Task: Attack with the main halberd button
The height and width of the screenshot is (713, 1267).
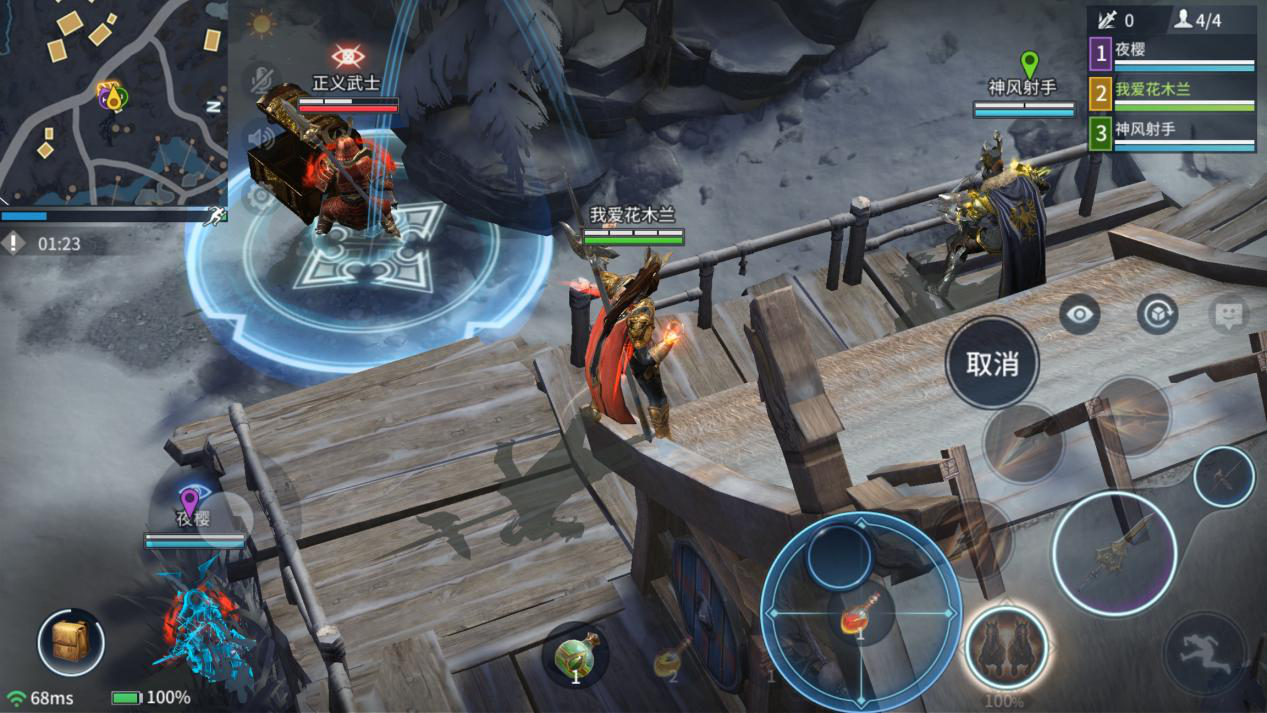Action: [1113, 553]
